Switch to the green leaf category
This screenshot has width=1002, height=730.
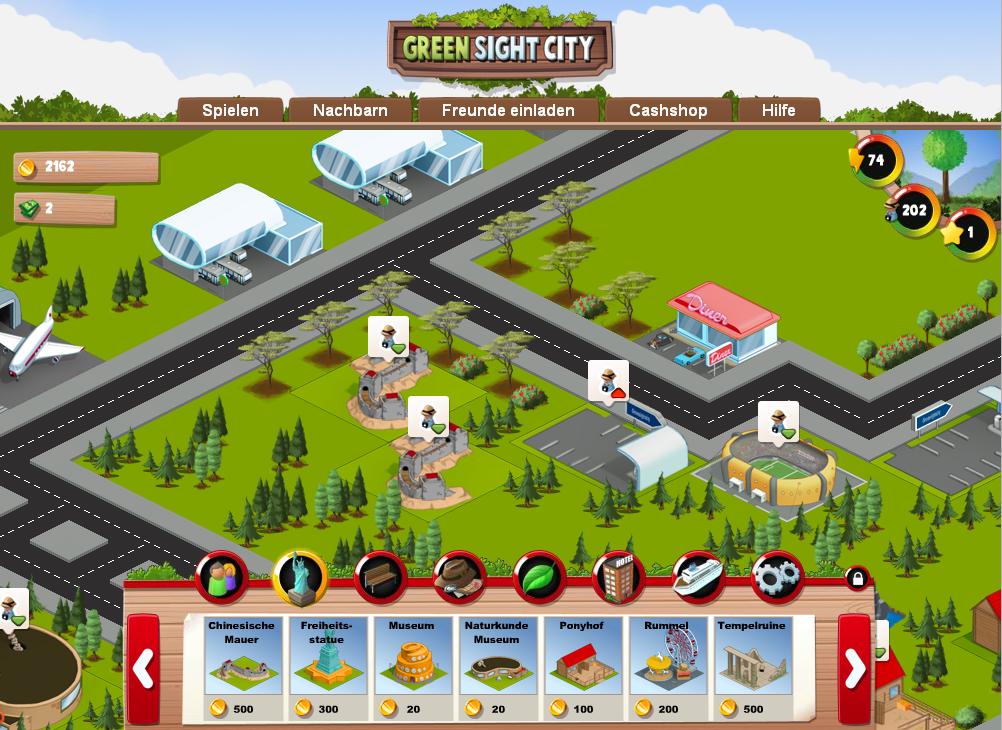[539, 577]
